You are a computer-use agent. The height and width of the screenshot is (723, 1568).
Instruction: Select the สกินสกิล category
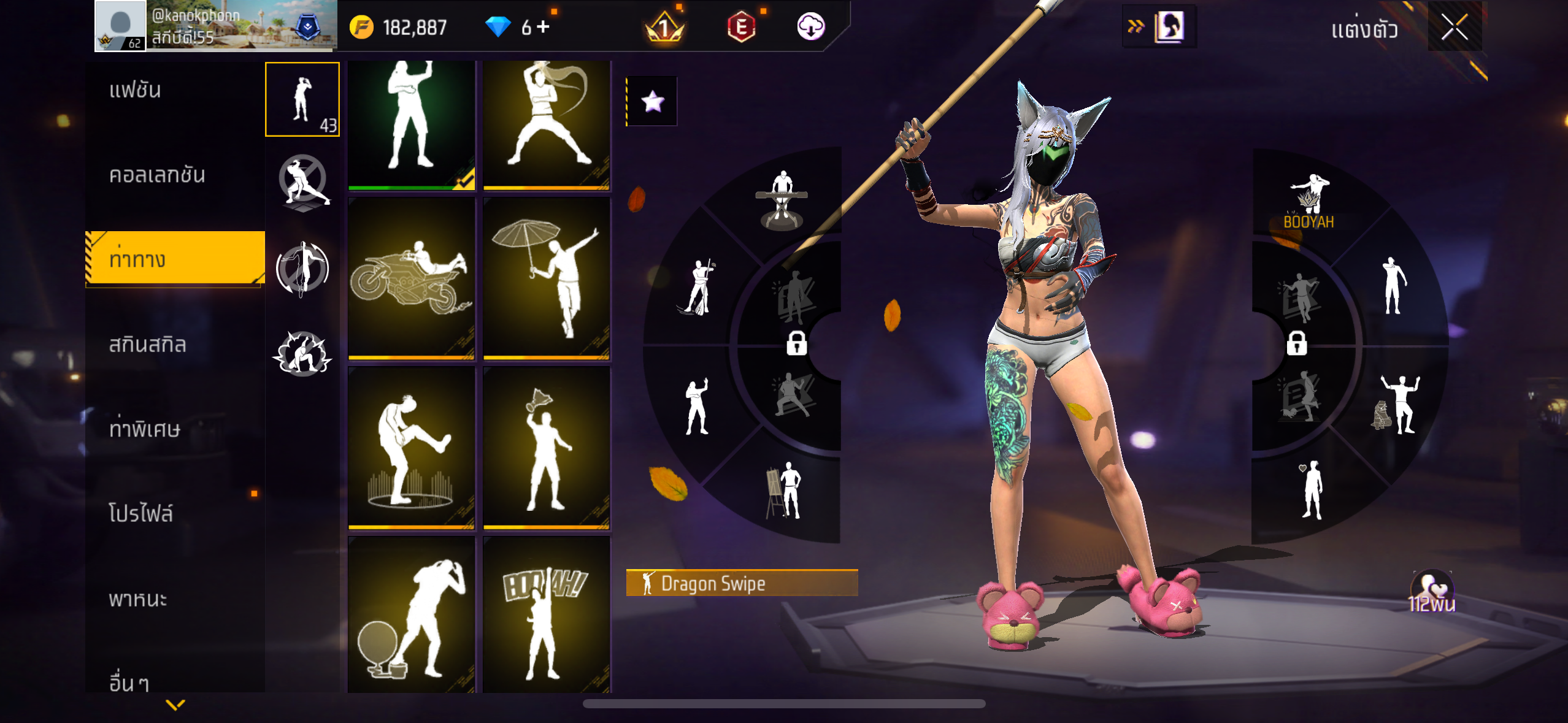(x=147, y=345)
